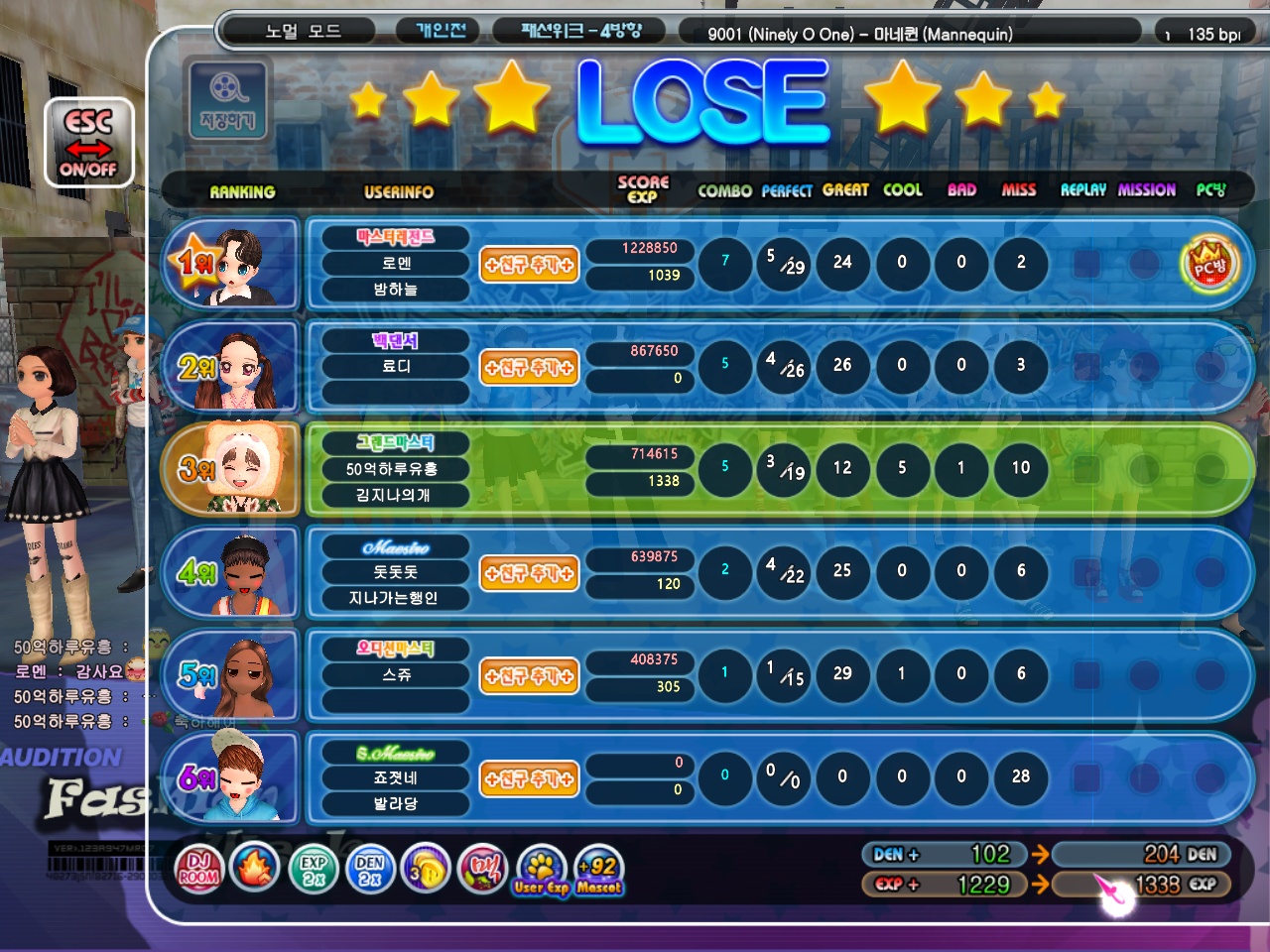1270x952 pixels.
Task: Add second-place player 료디 as a friend
Action: 529,368
